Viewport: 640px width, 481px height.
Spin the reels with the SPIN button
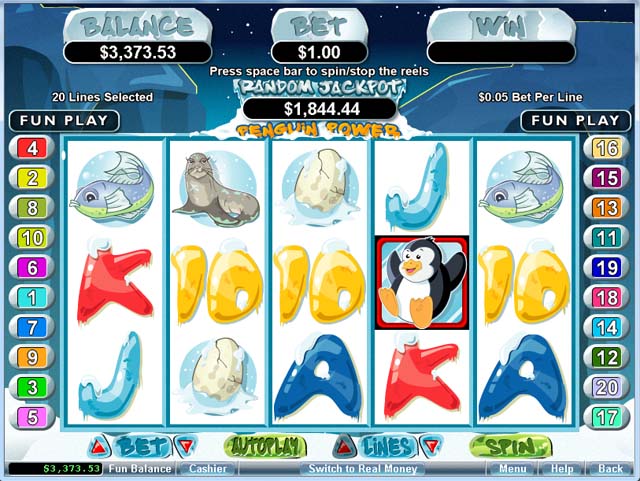pyautogui.click(x=509, y=446)
